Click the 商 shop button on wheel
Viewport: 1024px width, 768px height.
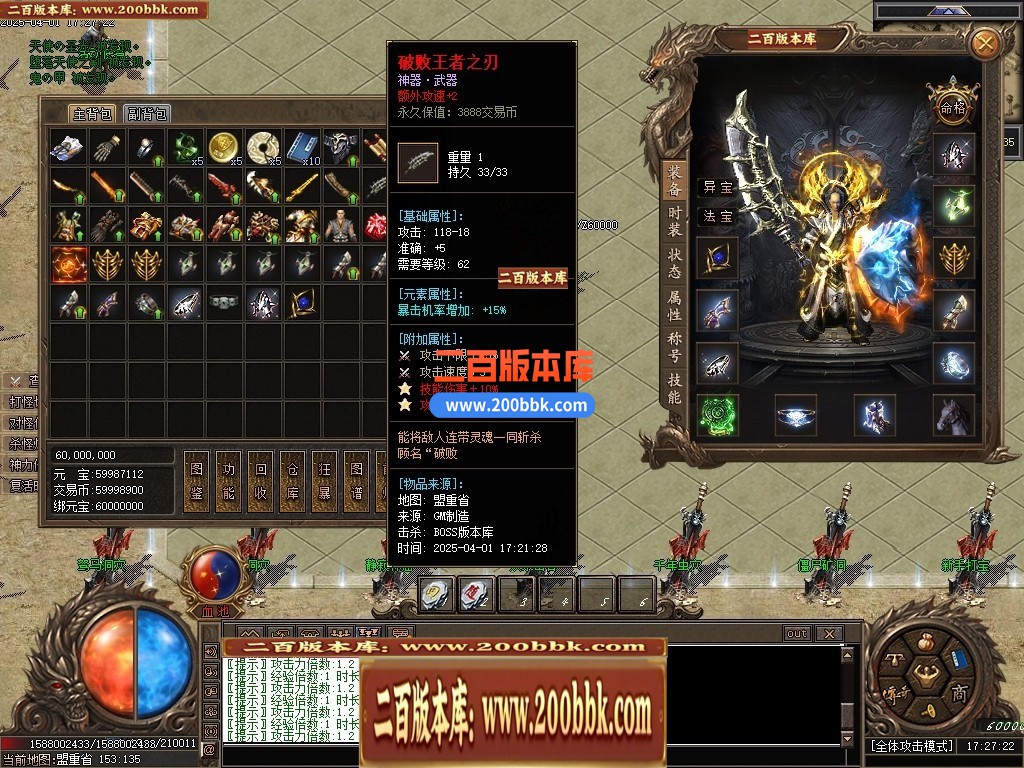(x=958, y=694)
